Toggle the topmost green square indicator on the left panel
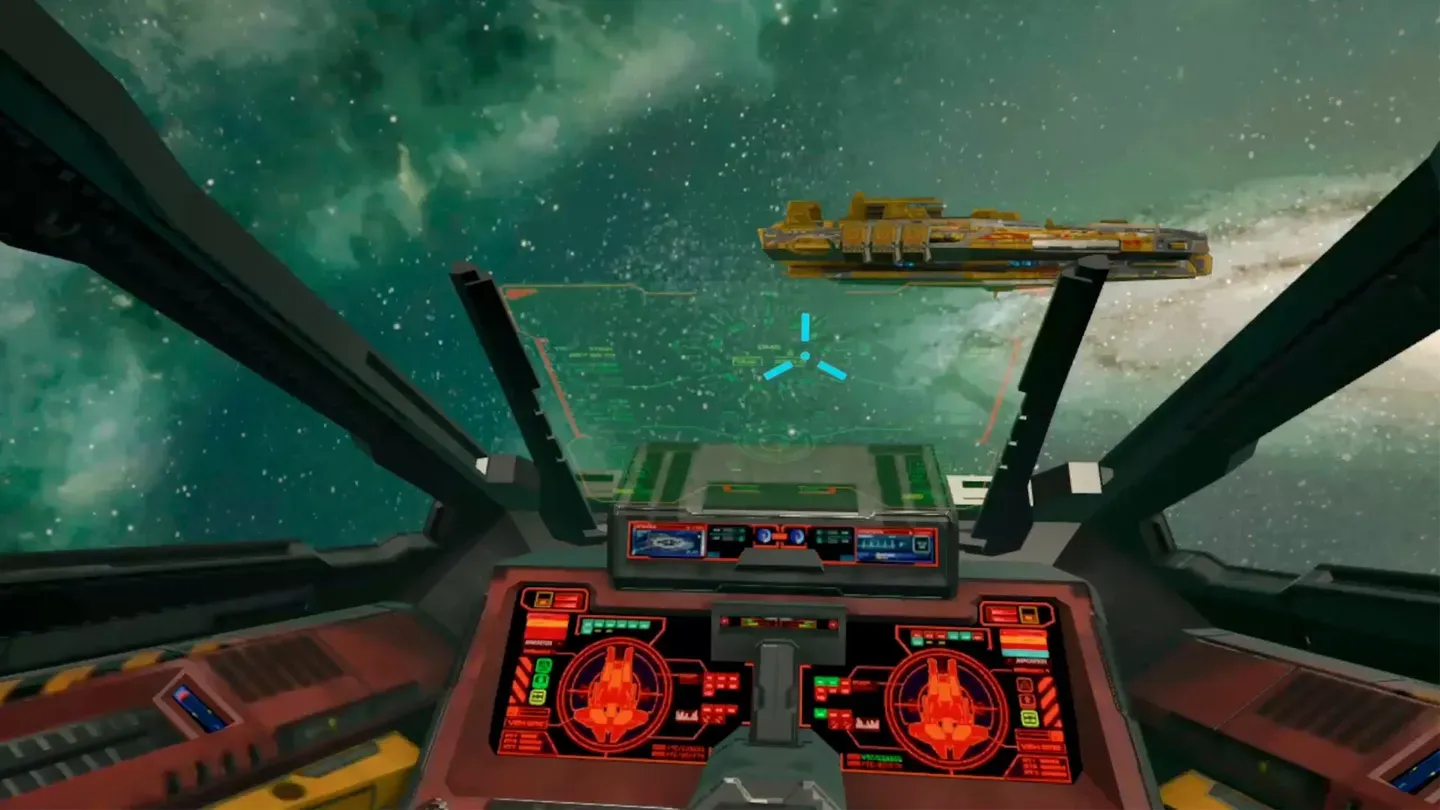Viewport: 1440px width, 810px height. 543,667
